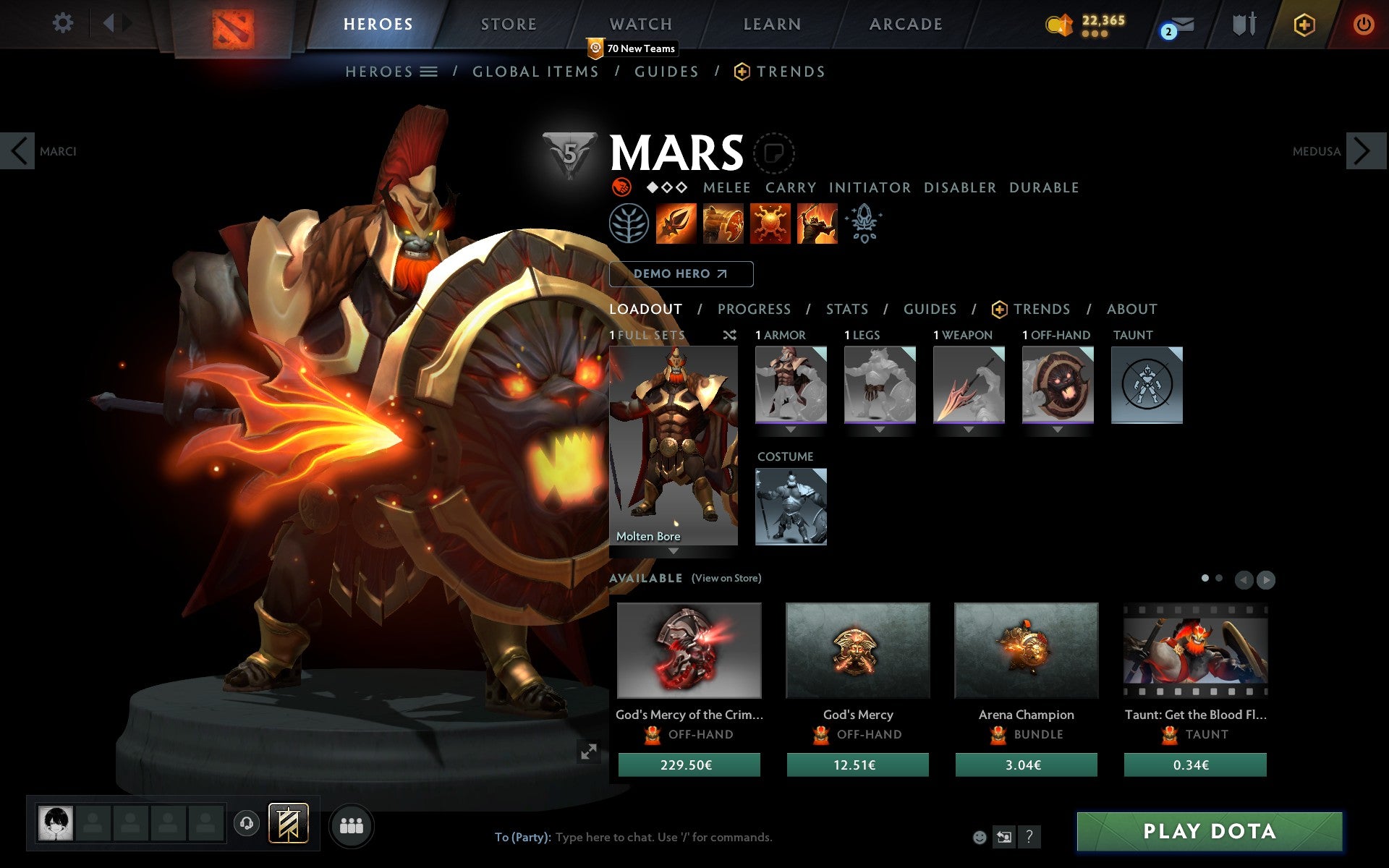Choose the Weapon loadout slot
The width and height of the screenshot is (1389, 868).
pyautogui.click(x=969, y=385)
